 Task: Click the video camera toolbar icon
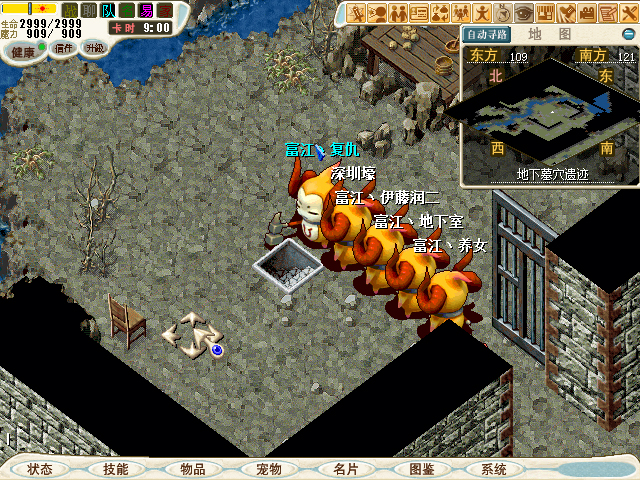pyautogui.click(x=587, y=13)
